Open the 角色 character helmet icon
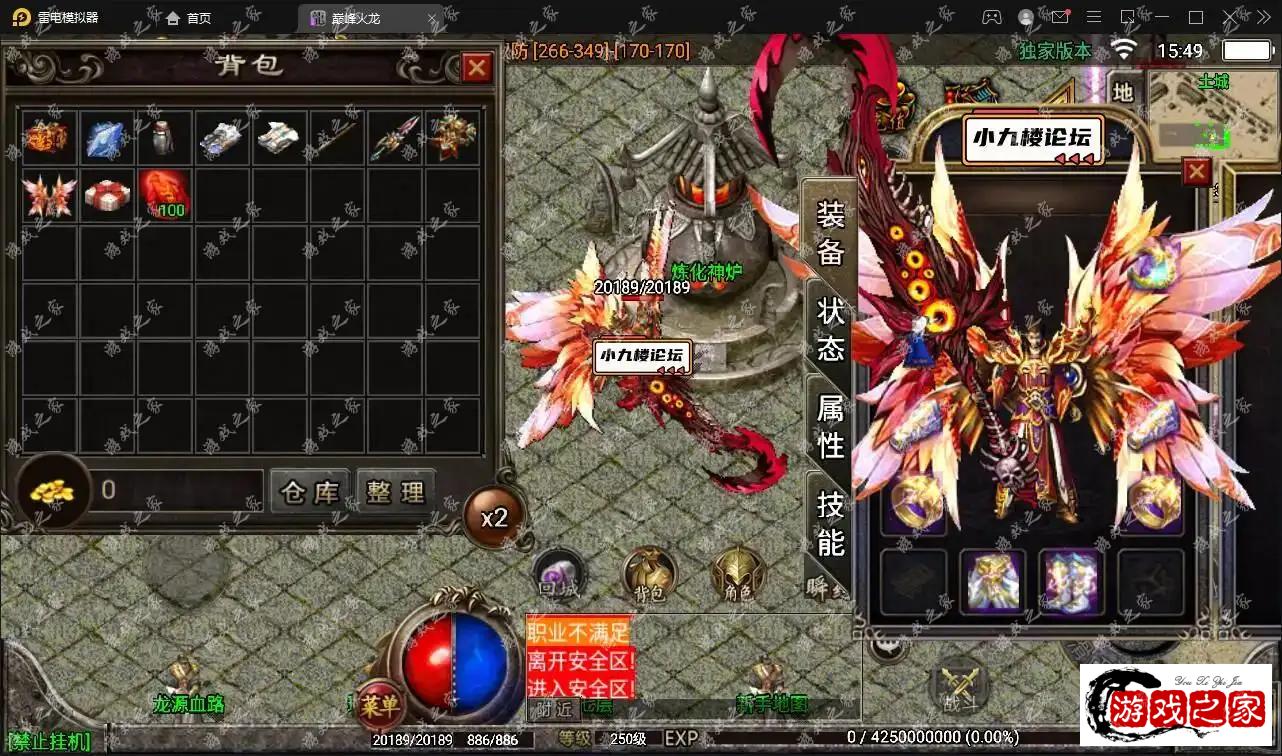 click(738, 575)
